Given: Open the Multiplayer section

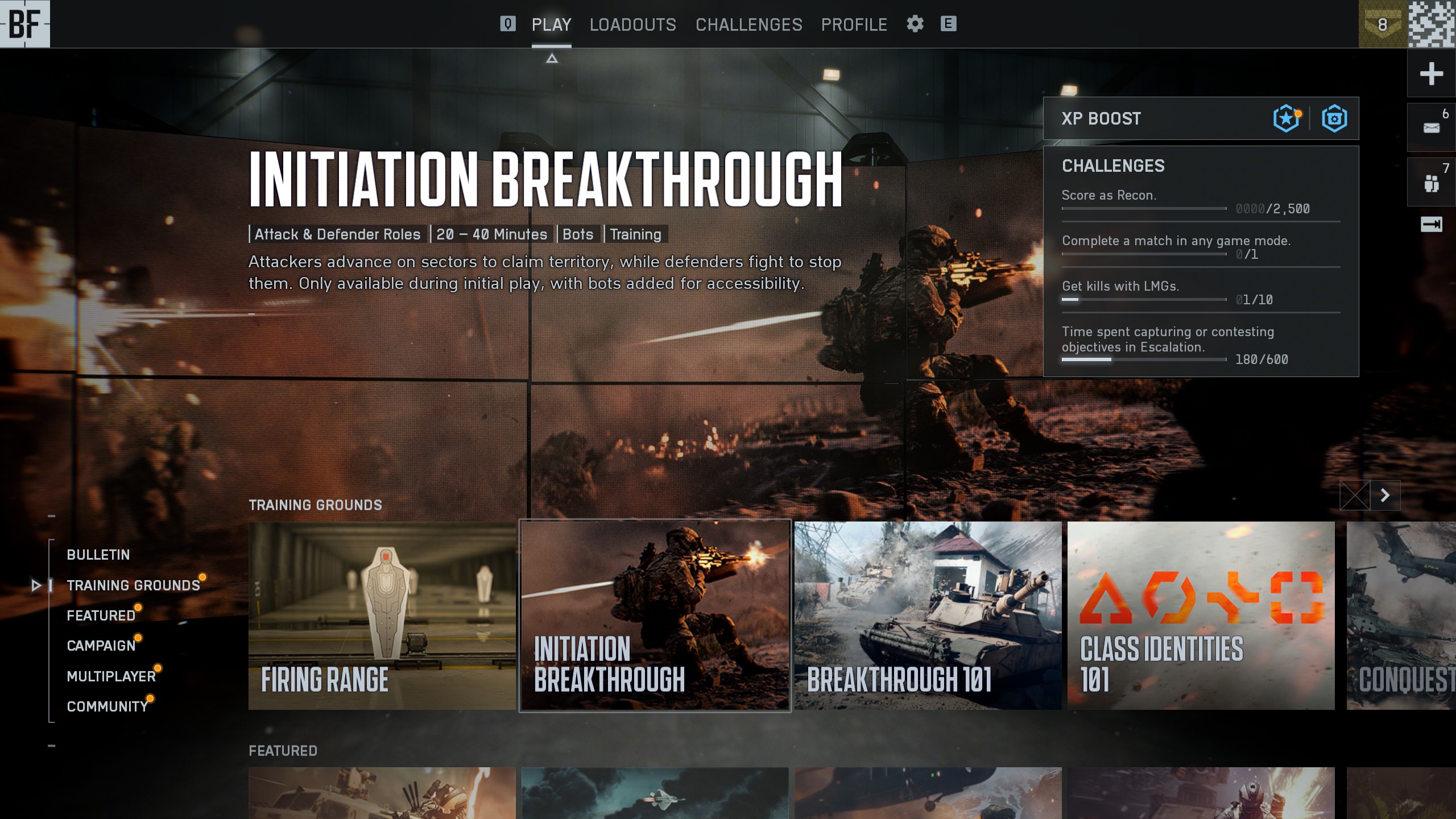Looking at the screenshot, I should click(x=111, y=676).
